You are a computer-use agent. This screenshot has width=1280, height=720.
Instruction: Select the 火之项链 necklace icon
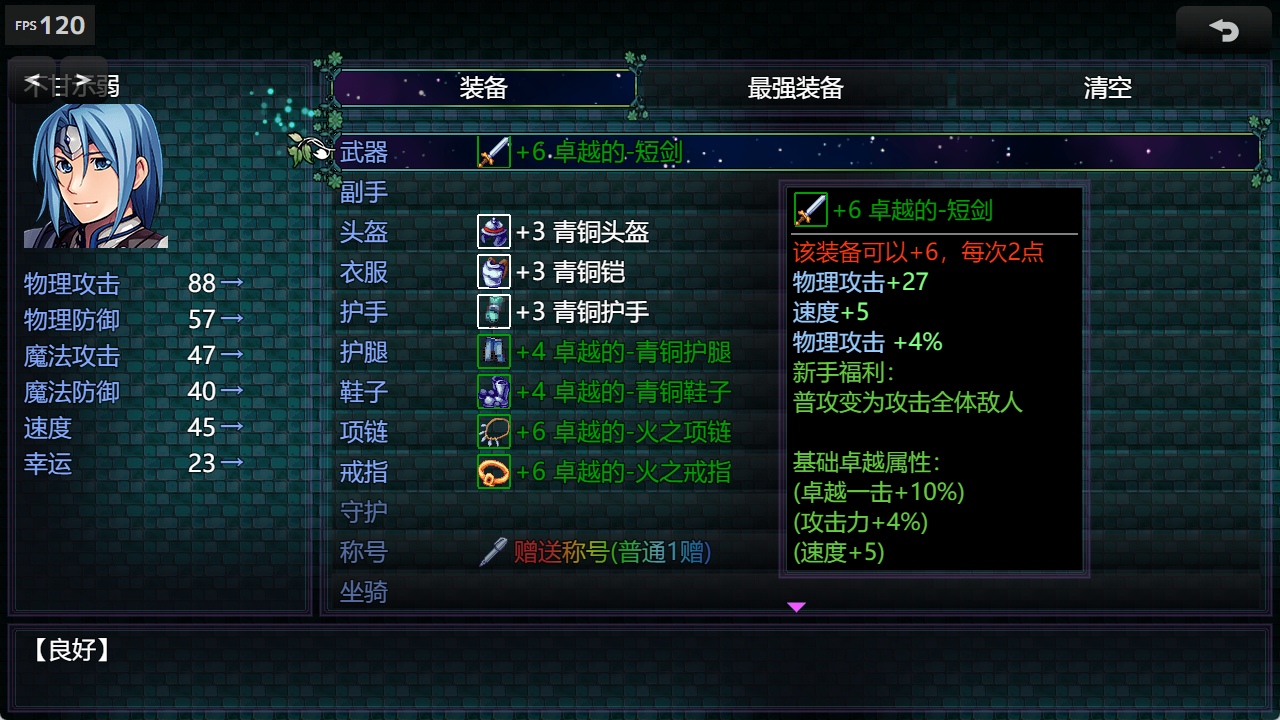(x=493, y=431)
